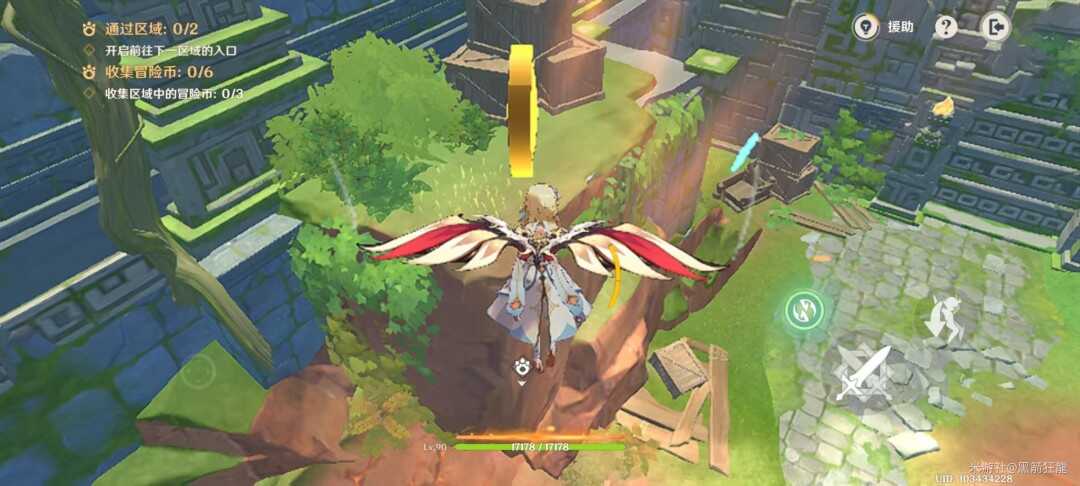
Task: Open the question mark help button
Action: 946,27
